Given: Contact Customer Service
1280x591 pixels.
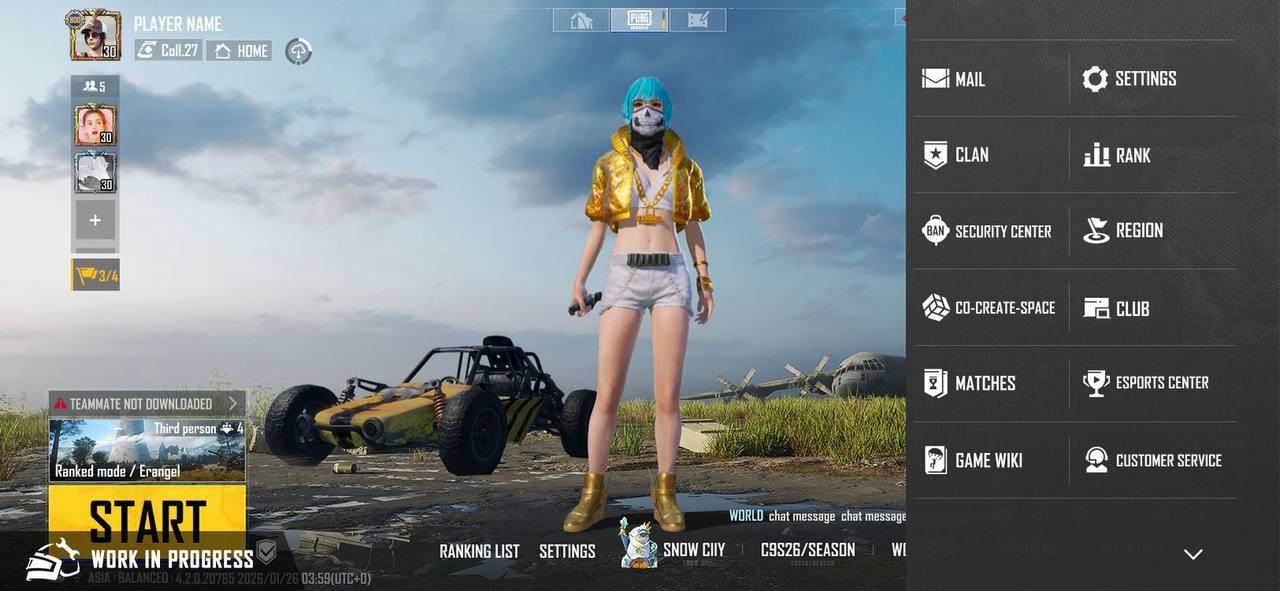Looking at the screenshot, I should 1153,460.
